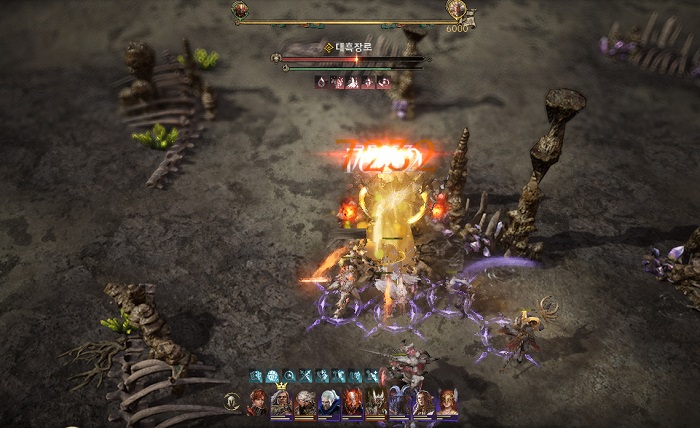This screenshot has width=700, height=428.
Task: Select the crowned leader hero portrait
Action: (281, 402)
